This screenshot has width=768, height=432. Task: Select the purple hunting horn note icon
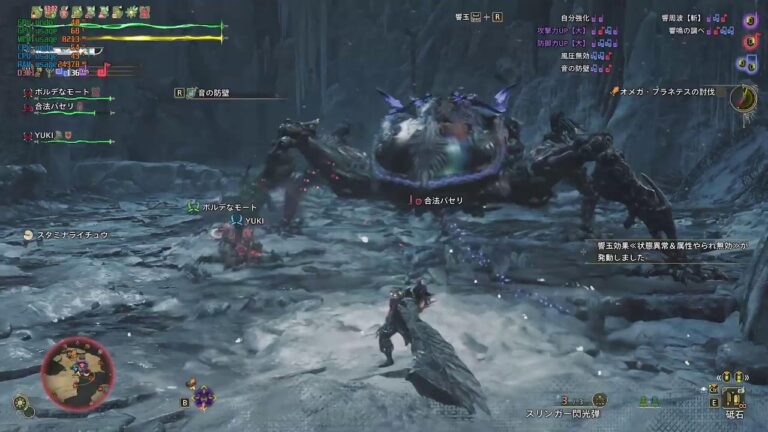click(750, 20)
